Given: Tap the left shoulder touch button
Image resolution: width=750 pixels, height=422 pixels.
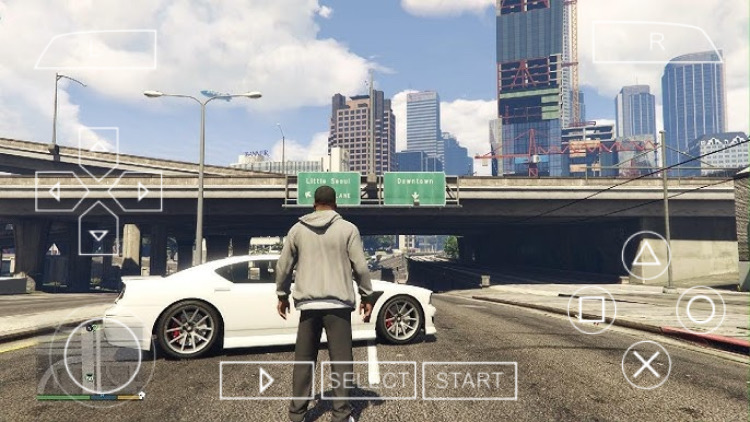Looking at the screenshot, I should (96, 49).
